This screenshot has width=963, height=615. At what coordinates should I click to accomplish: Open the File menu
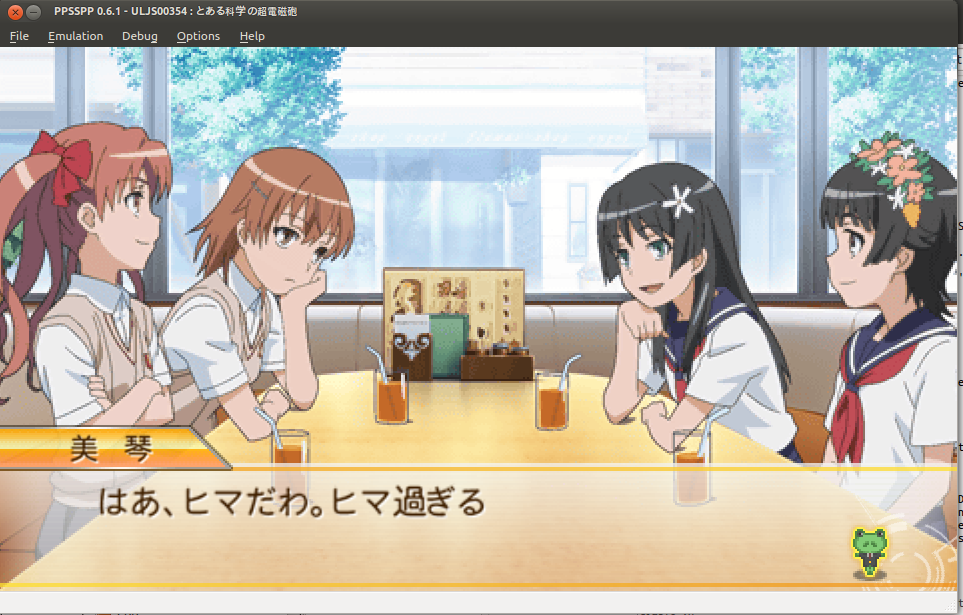pyautogui.click(x=19, y=36)
